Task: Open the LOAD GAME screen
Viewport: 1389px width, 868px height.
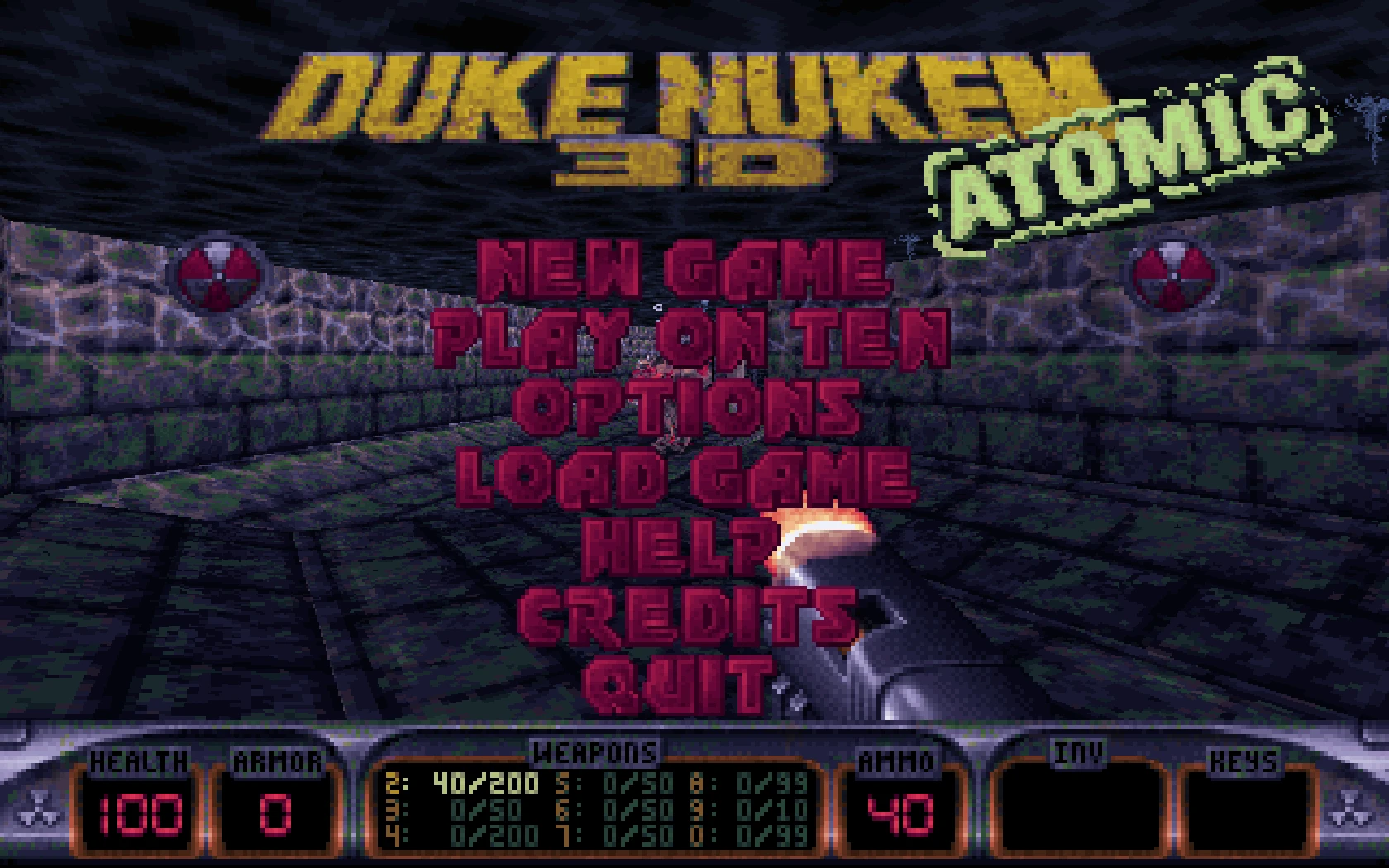Action: click(686, 475)
